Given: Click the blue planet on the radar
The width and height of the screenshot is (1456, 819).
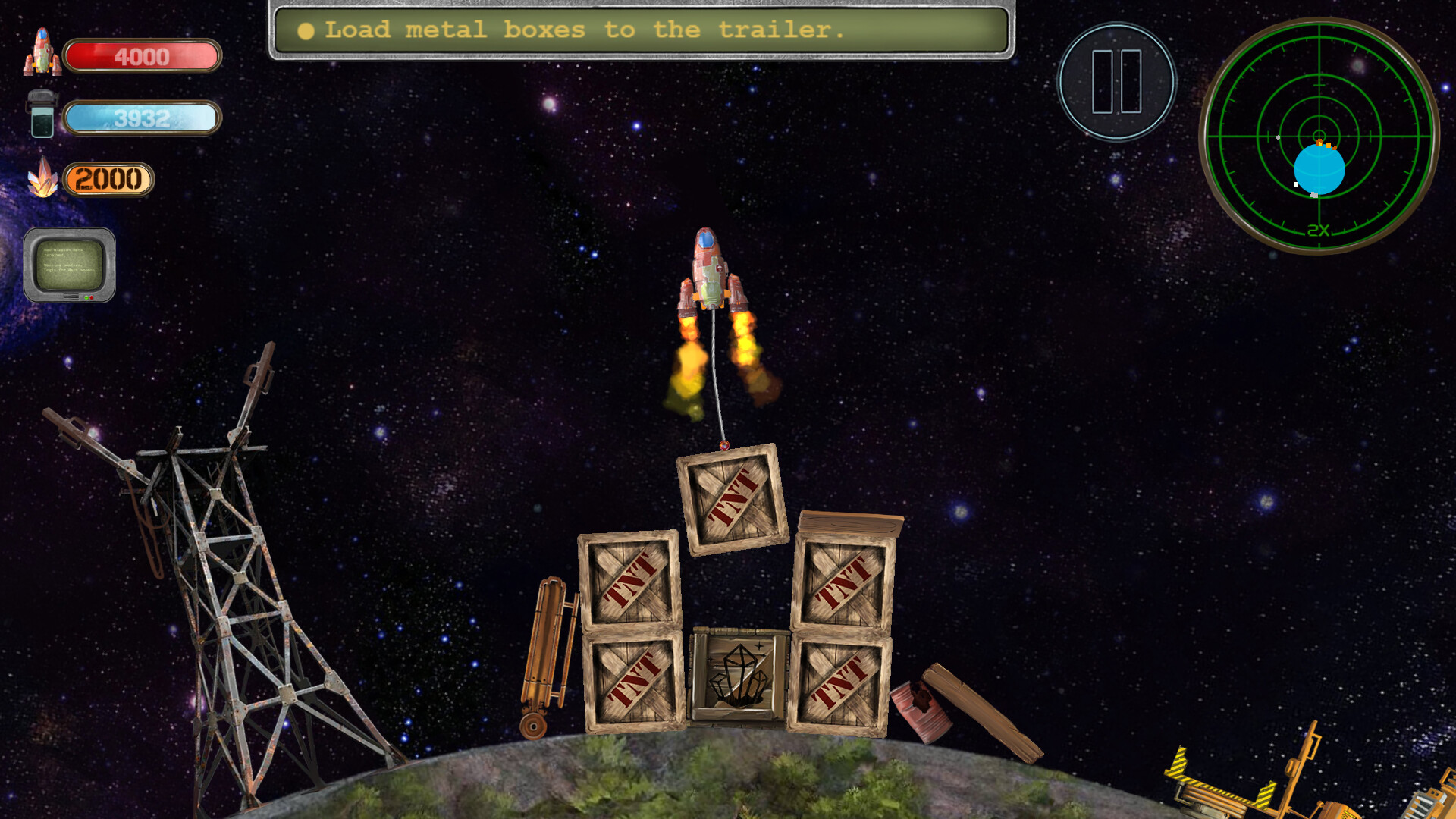Looking at the screenshot, I should (1319, 171).
